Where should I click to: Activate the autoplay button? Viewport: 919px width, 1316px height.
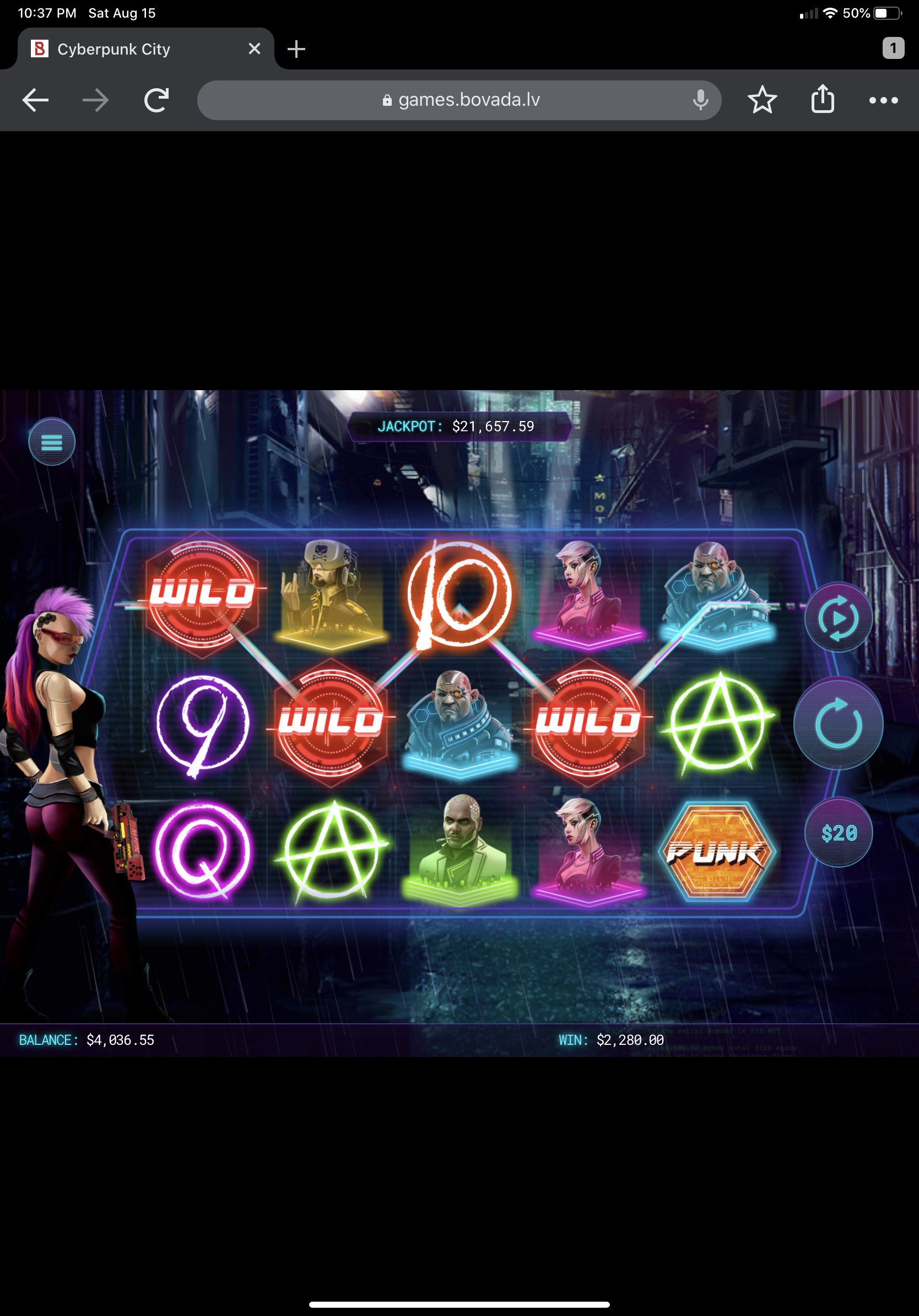tap(838, 618)
